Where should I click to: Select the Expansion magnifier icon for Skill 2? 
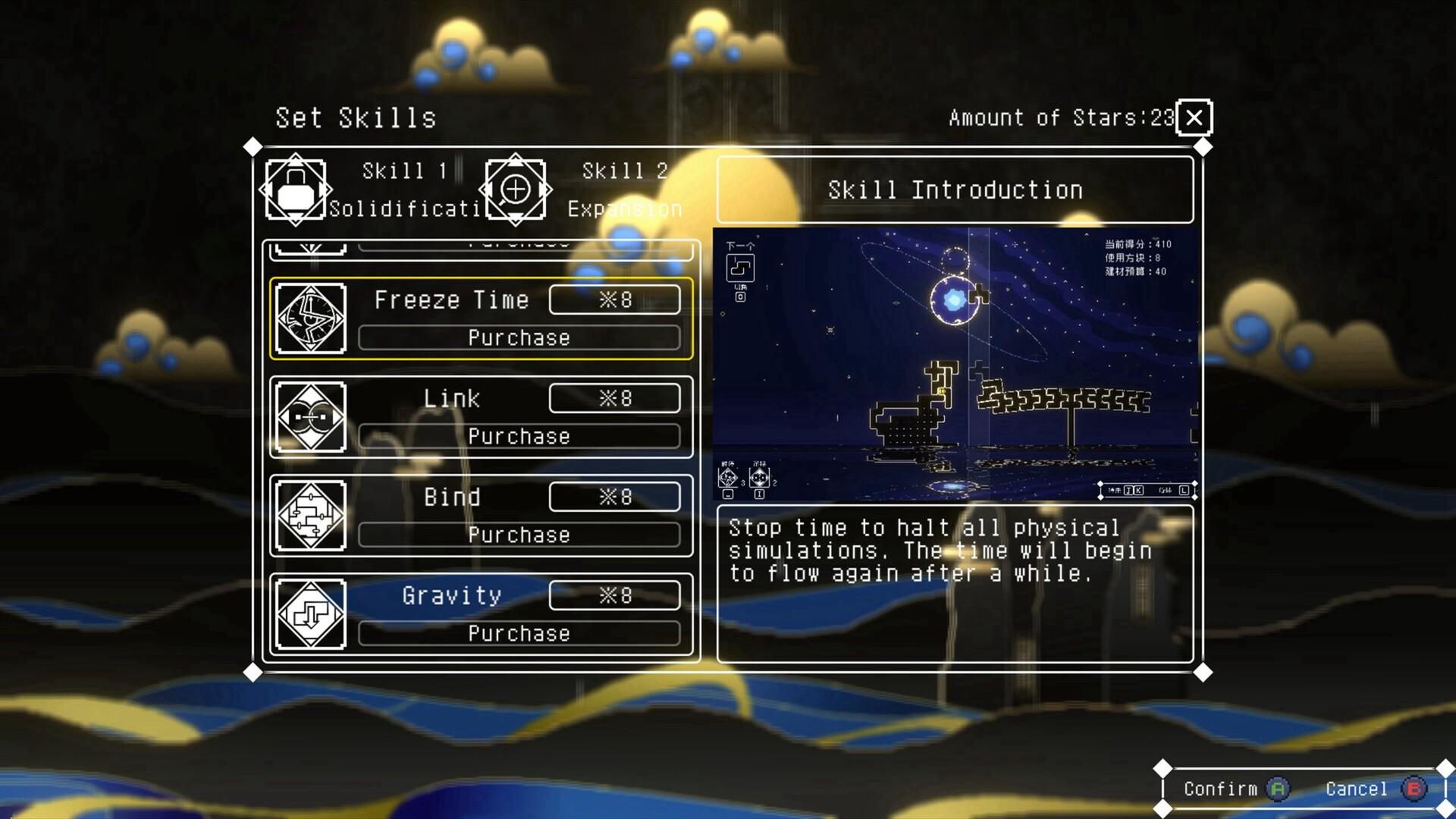[x=516, y=189]
